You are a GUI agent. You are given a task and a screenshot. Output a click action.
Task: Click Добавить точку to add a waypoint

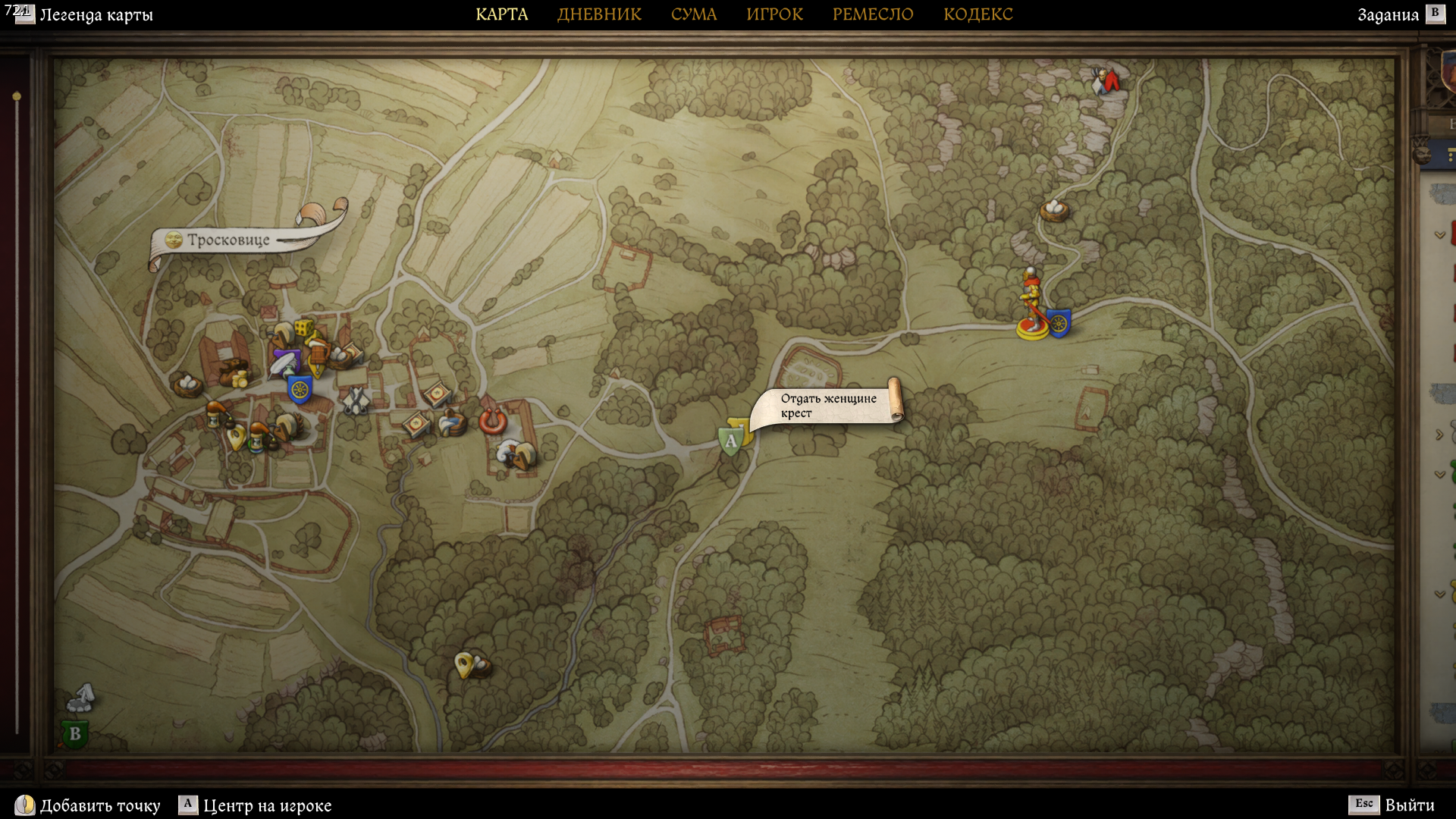[x=99, y=805]
